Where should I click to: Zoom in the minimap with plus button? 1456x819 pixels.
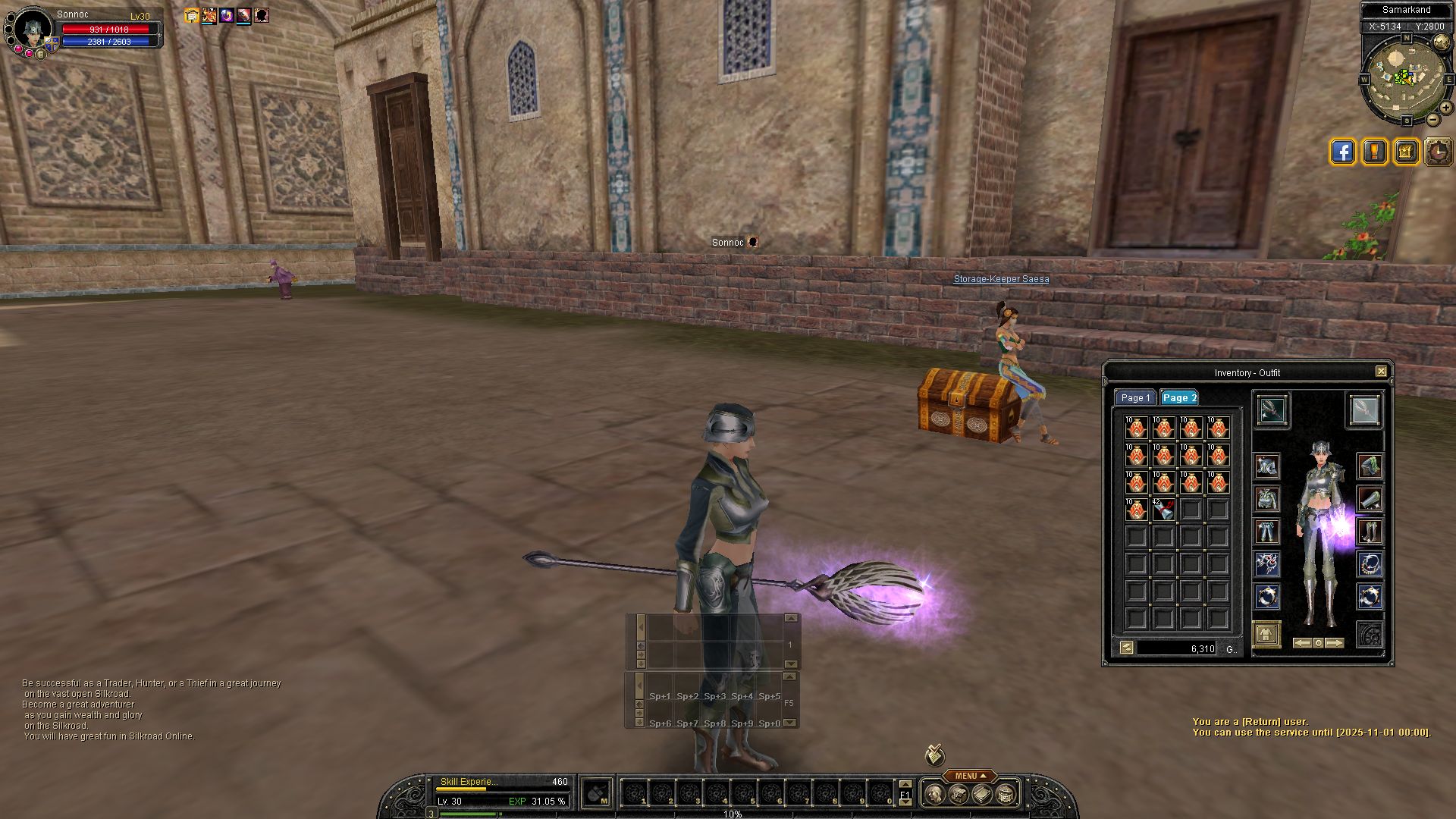coord(1446,108)
